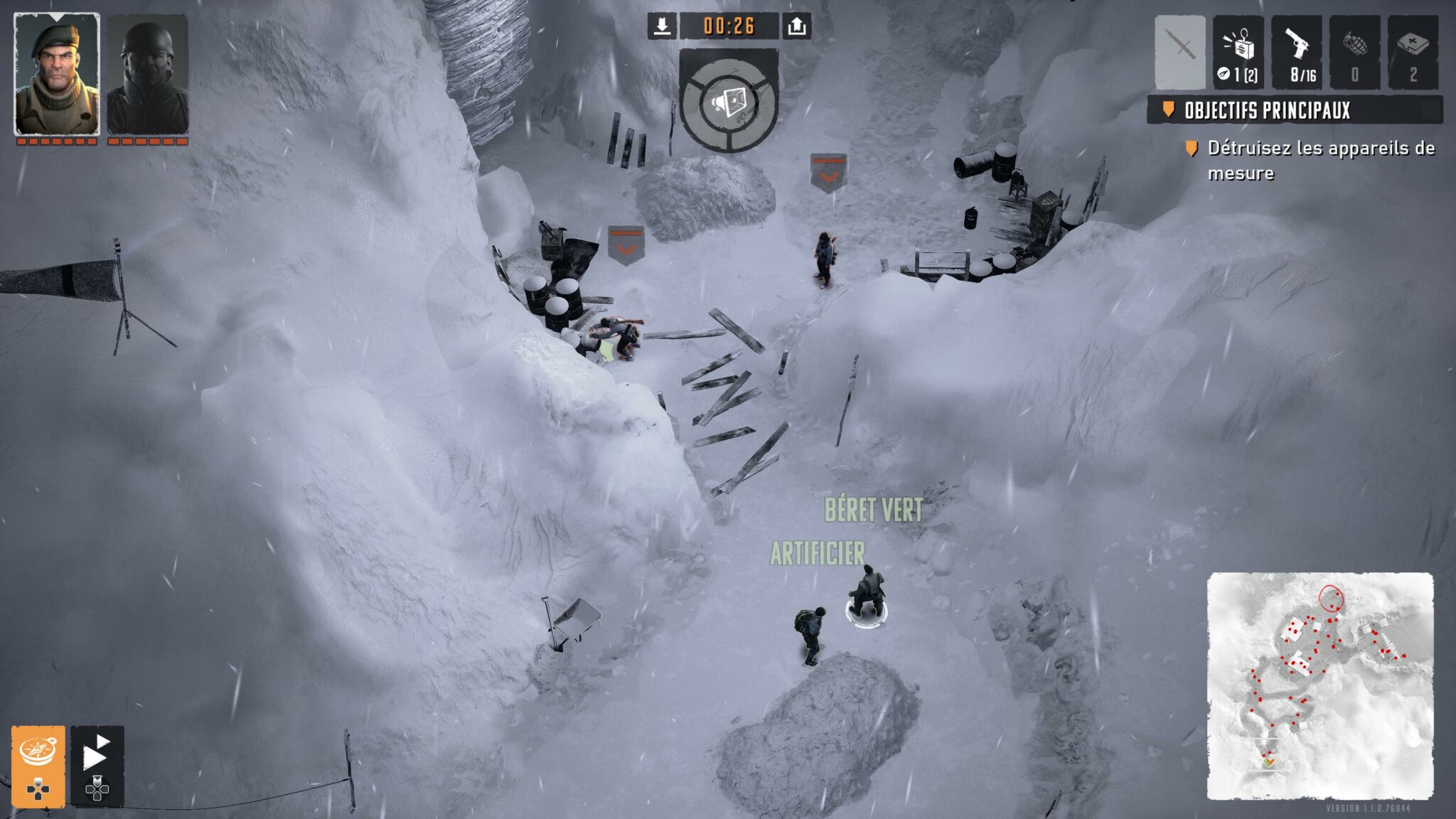Equip the pistol weapon slot
1456x819 pixels.
[x=1297, y=52]
